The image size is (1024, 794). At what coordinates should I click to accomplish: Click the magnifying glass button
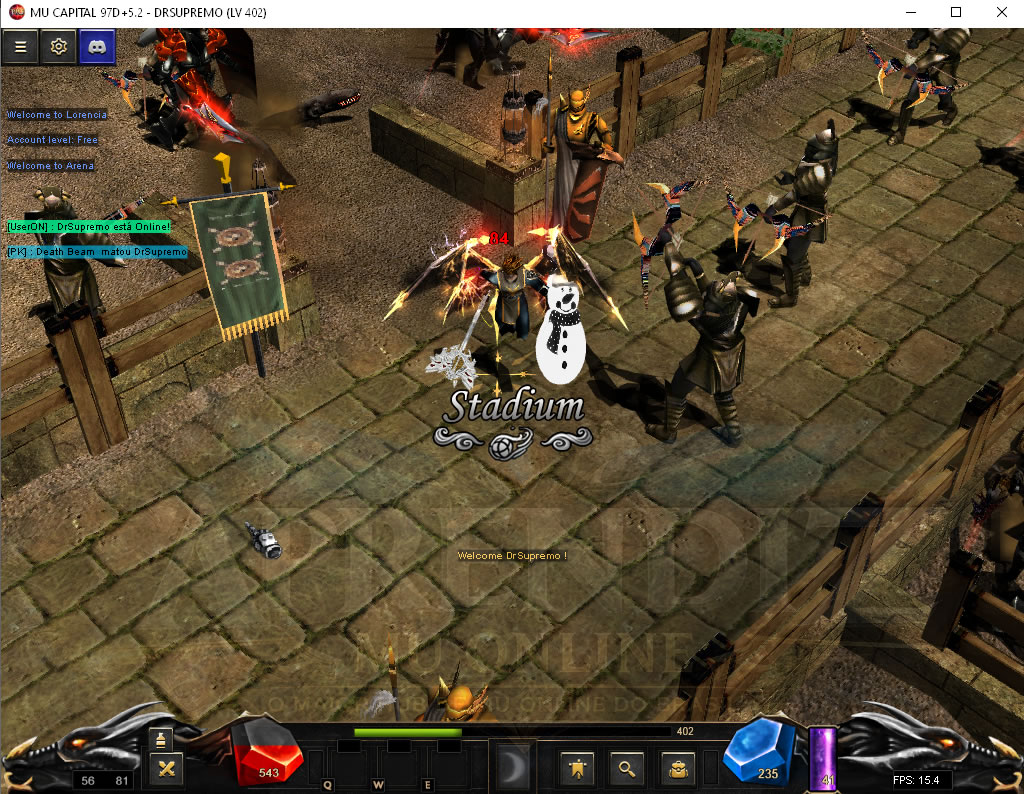click(627, 767)
